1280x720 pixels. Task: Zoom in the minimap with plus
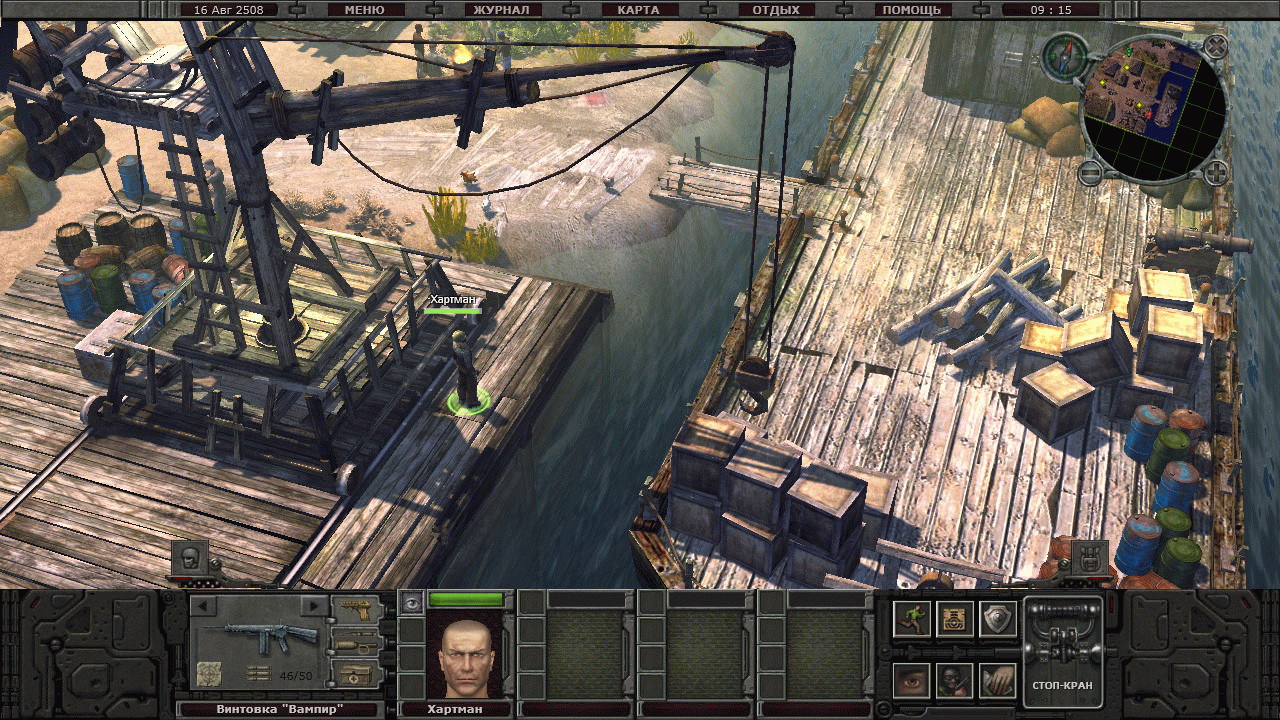pyautogui.click(x=1215, y=172)
